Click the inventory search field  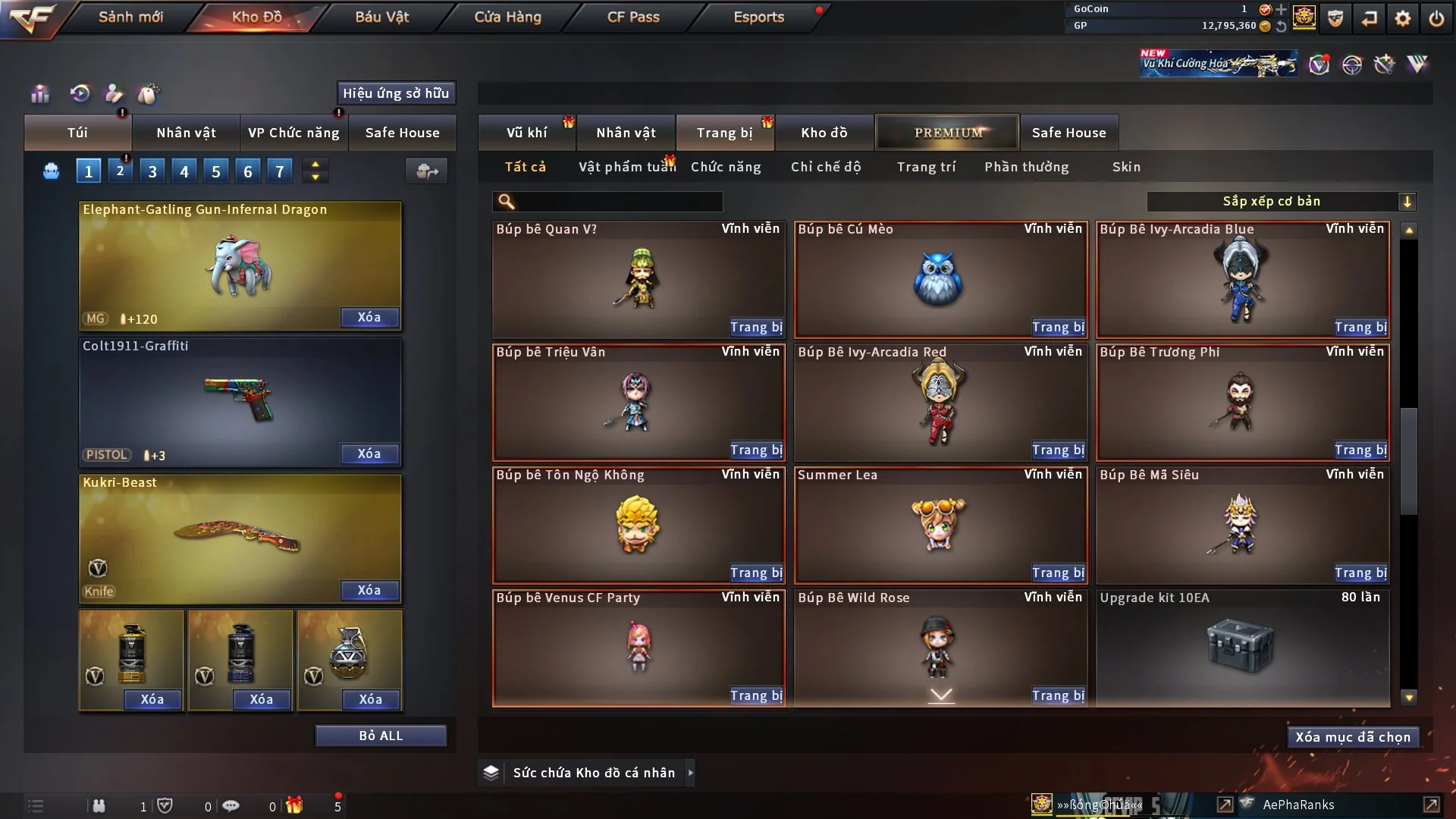[619, 201]
